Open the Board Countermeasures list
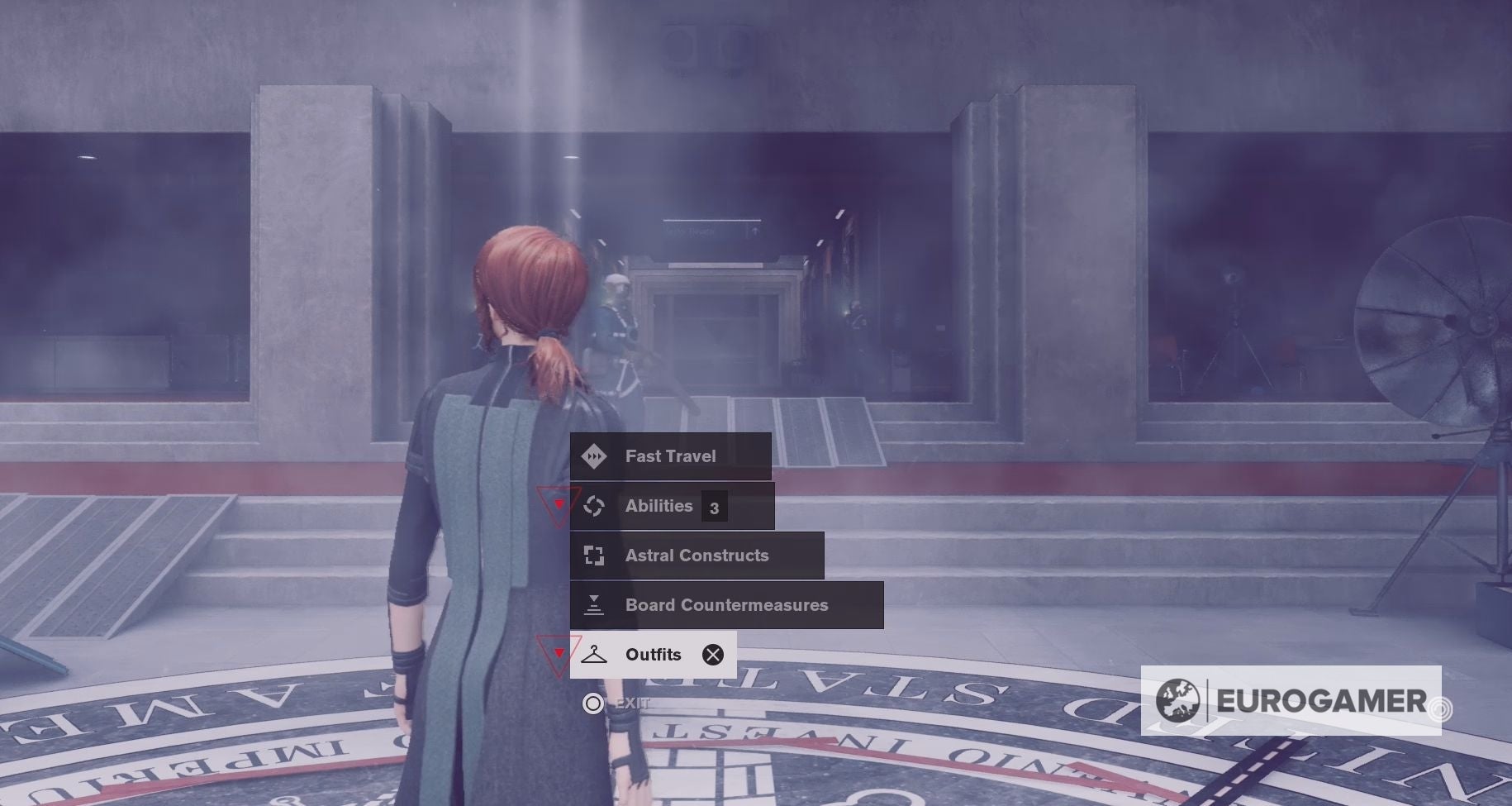Screen dimensions: 1512x806 [726, 604]
